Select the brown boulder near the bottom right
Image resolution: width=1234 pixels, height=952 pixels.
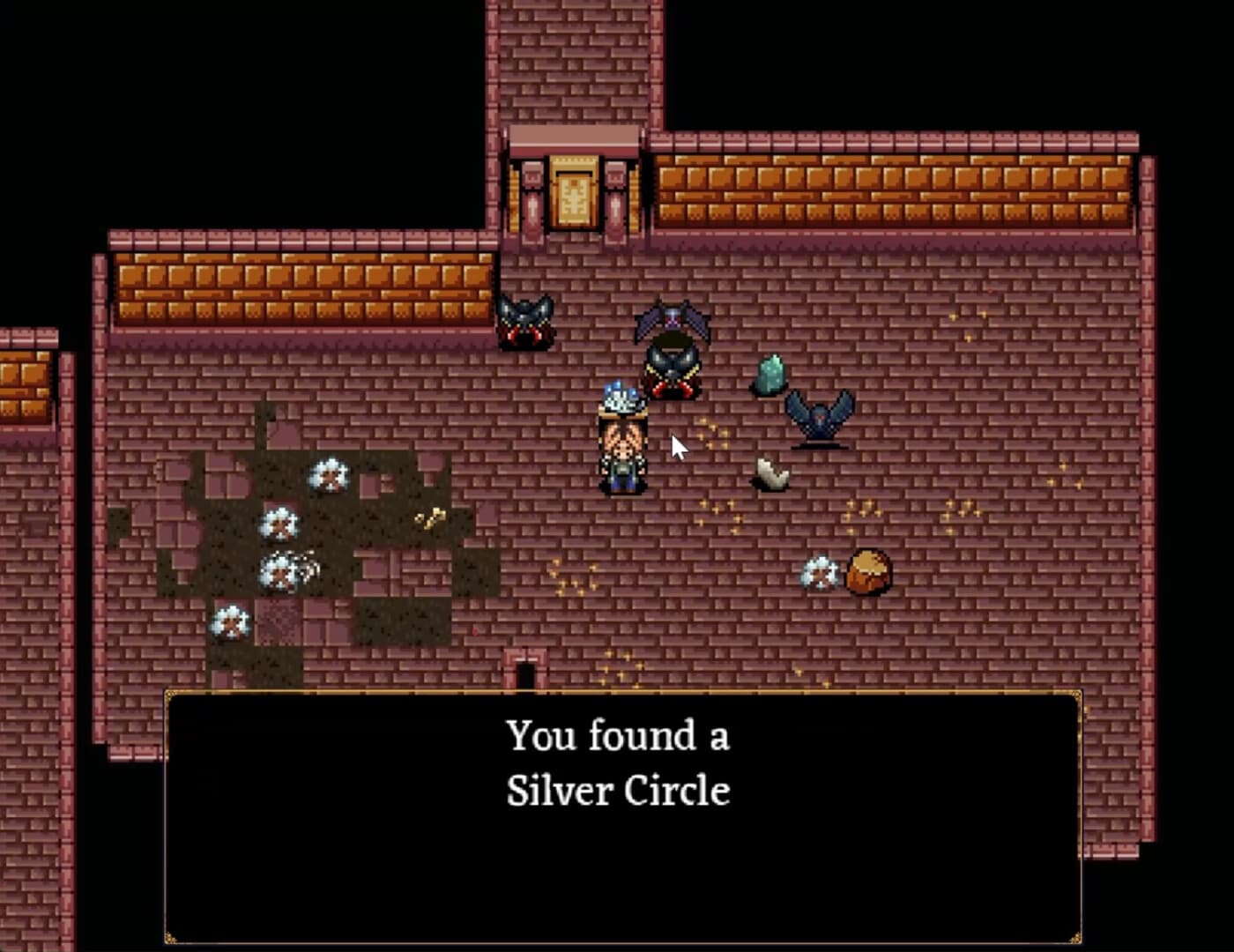pos(868,573)
